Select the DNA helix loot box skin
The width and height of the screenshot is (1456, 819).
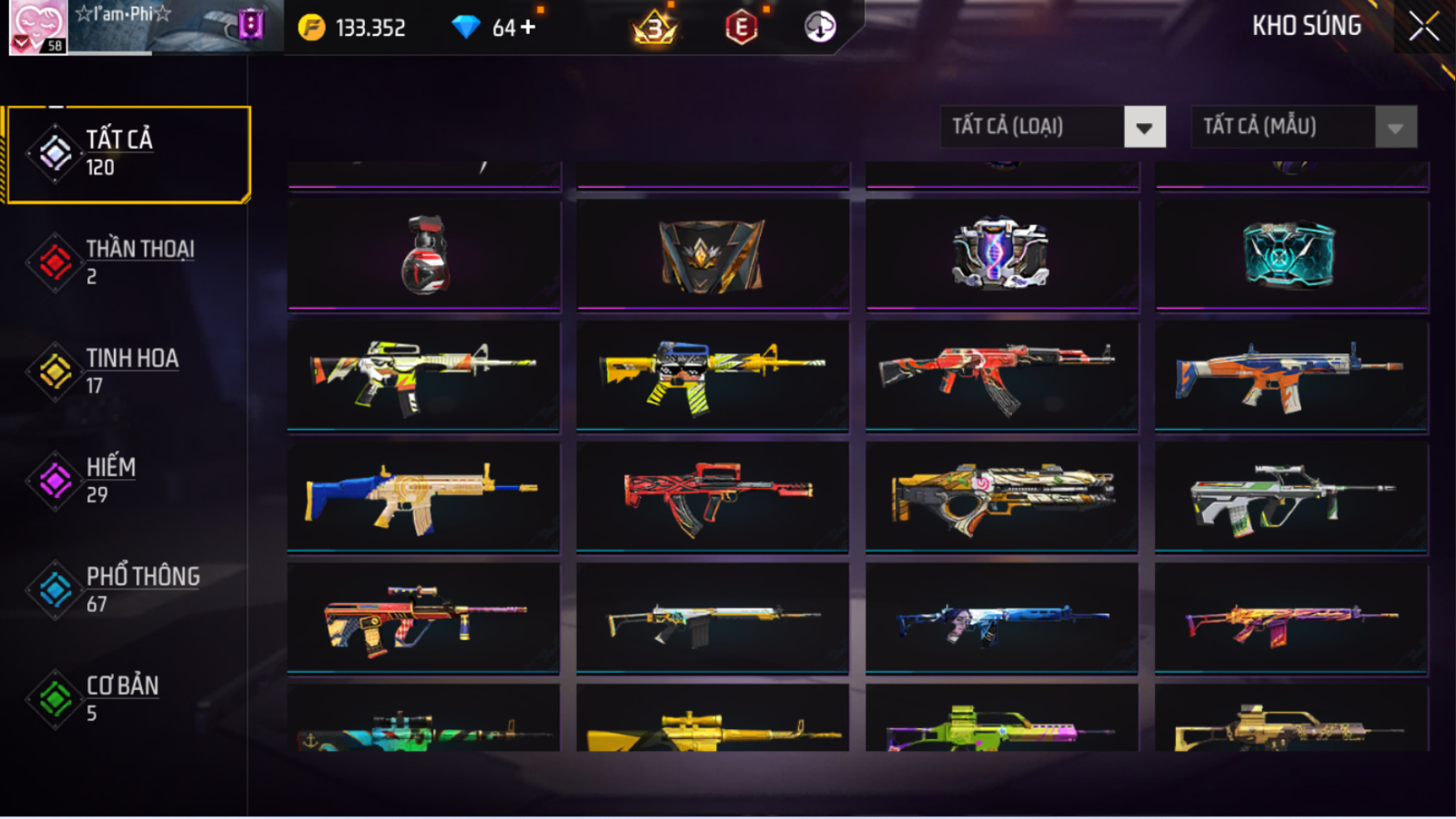pos(1001,254)
